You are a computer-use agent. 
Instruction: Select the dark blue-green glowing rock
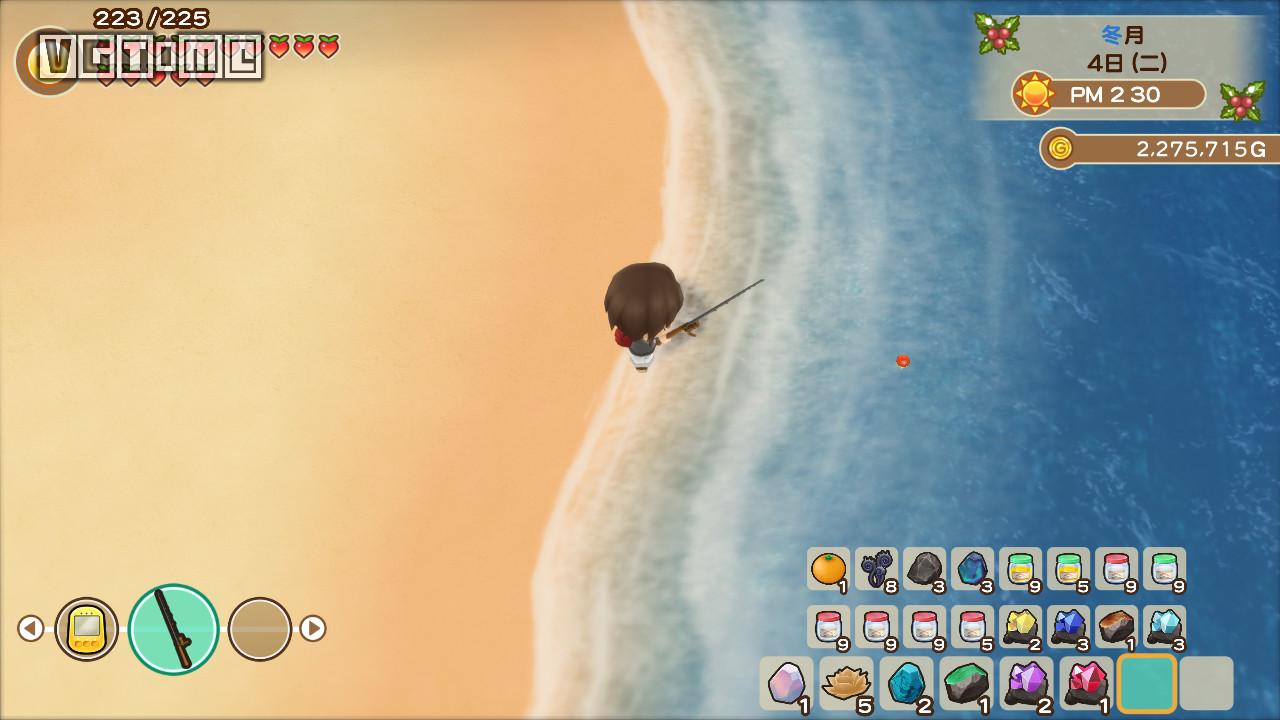tap(972, 569)
